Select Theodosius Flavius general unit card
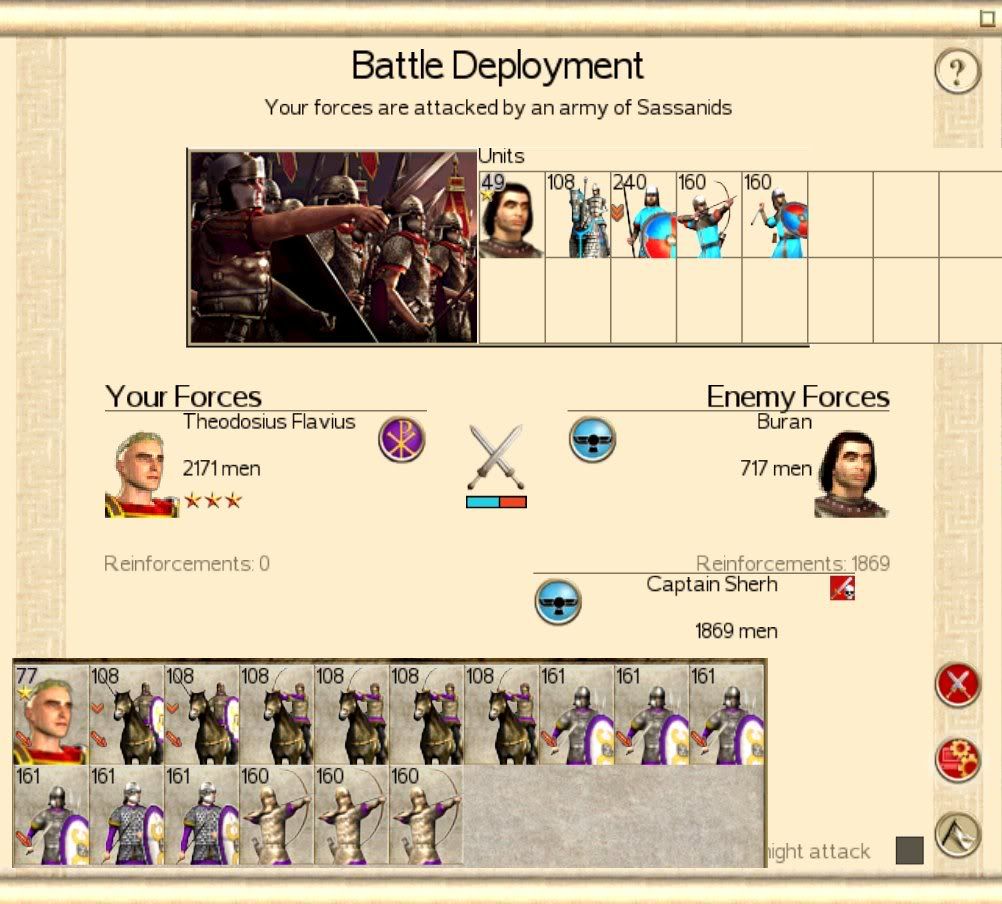The image size is (1002, 904). (50, 714)
